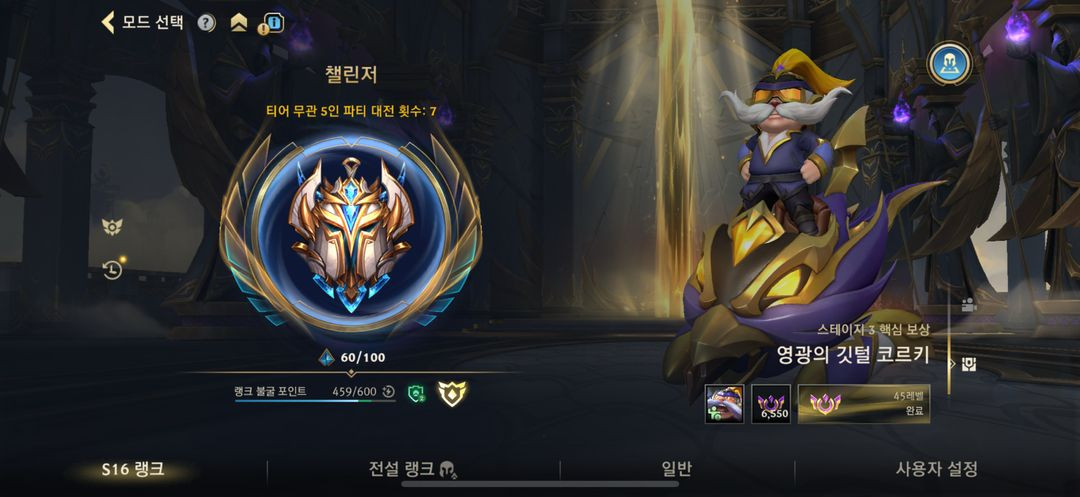Open the 45레벨 완료 reward bar
1080x497 pixels.
point(864,403)
